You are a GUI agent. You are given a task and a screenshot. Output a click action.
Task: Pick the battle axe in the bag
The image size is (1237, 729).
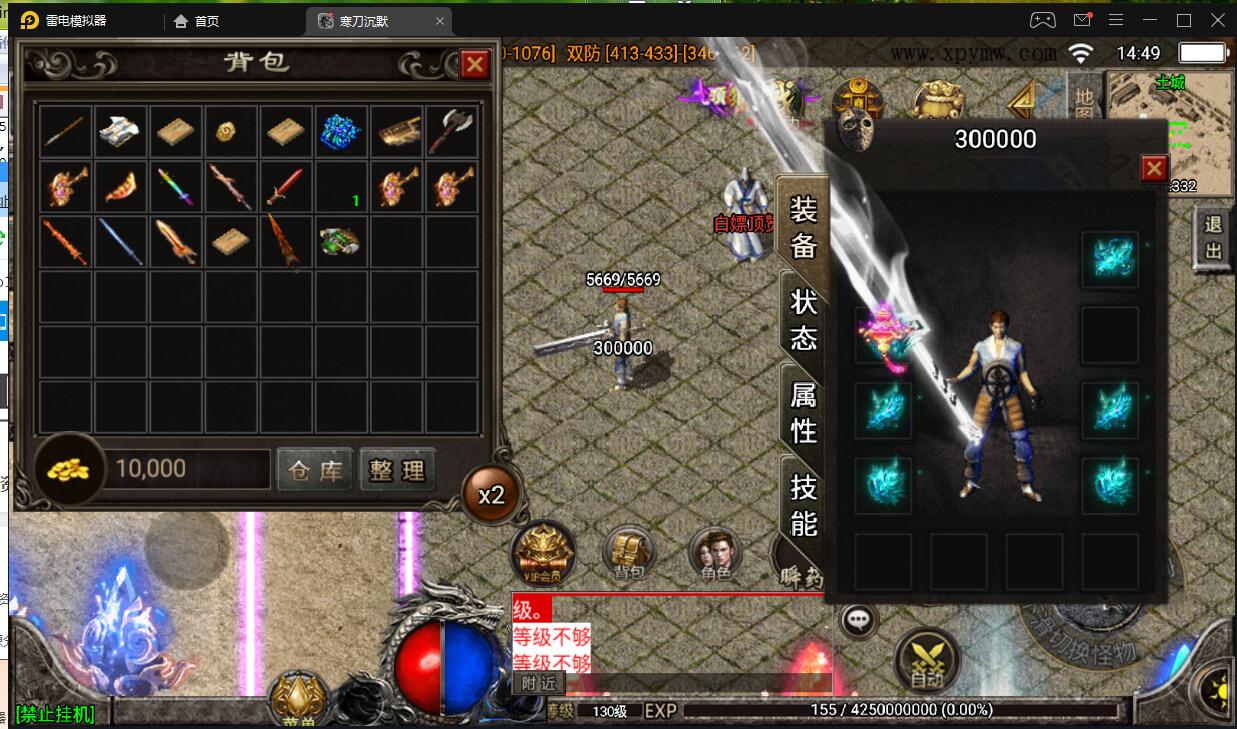(x=451, y=131)
